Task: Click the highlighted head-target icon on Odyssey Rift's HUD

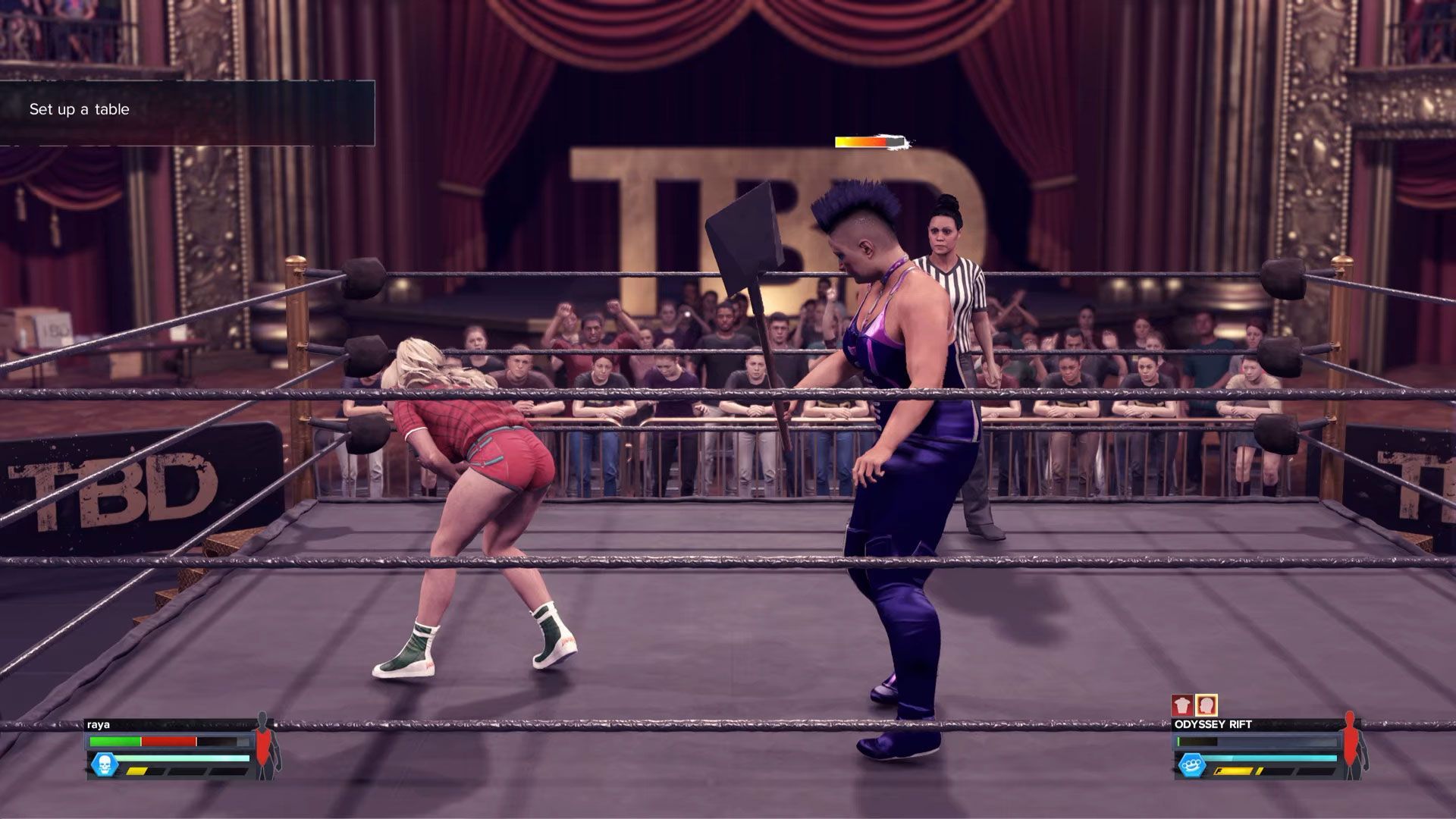Action: tap(1206, 705)
